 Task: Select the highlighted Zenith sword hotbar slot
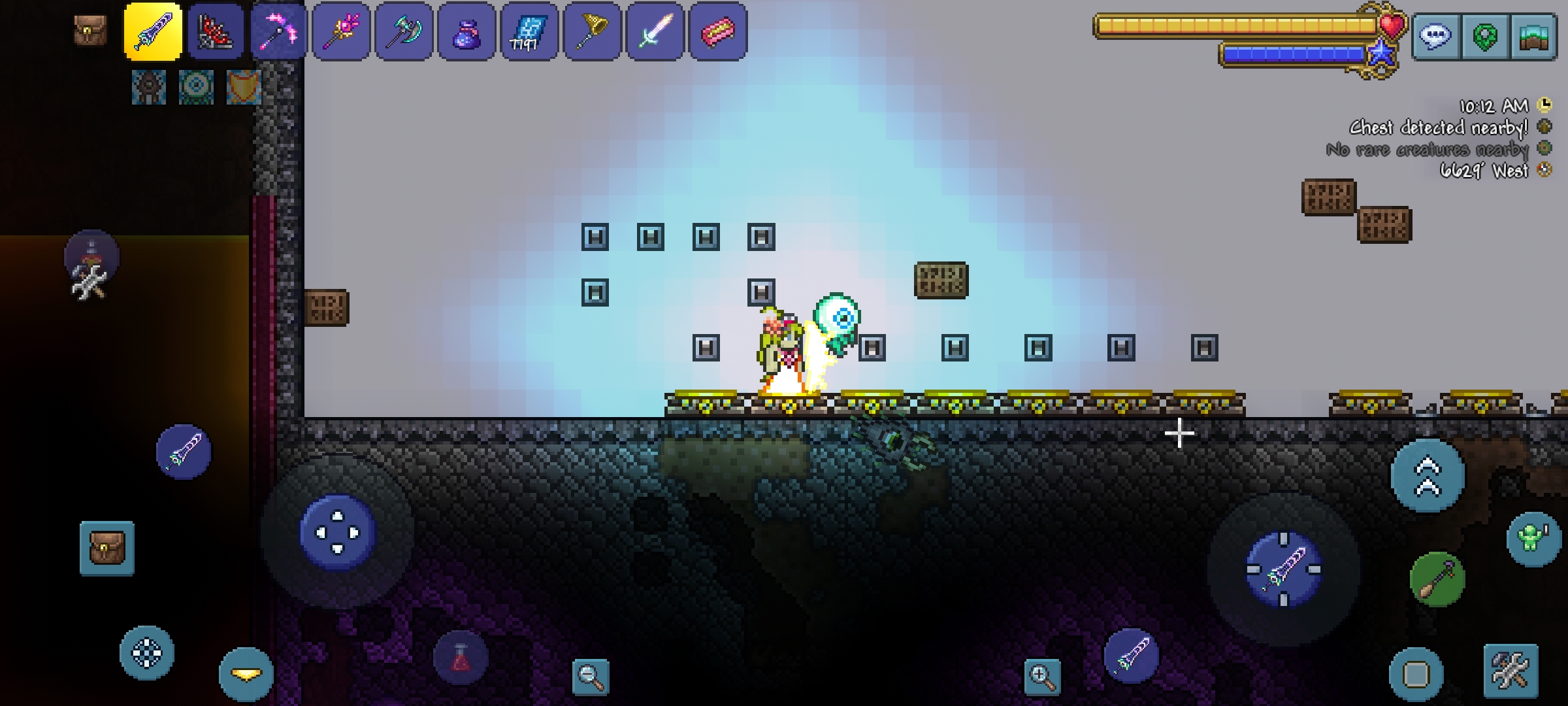[x=153, y=31]
